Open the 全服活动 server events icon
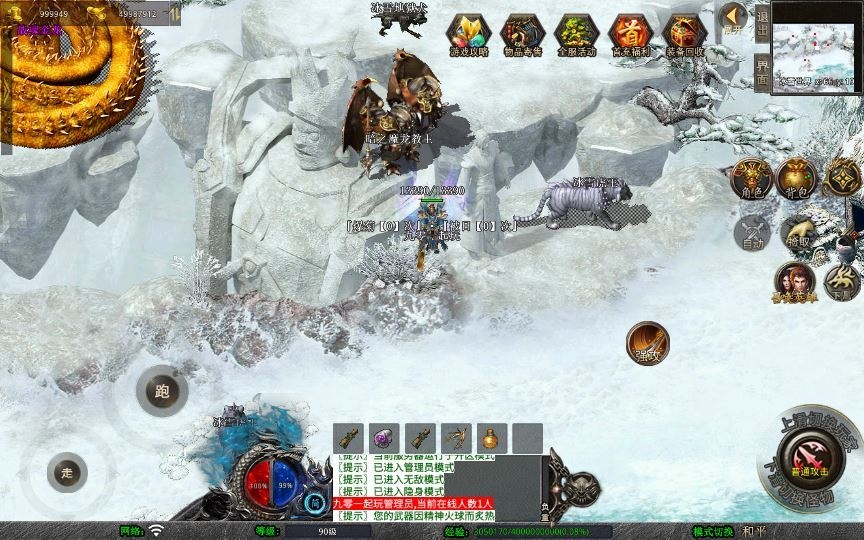This screenshot has height=540, width=864. click(575, 34)
